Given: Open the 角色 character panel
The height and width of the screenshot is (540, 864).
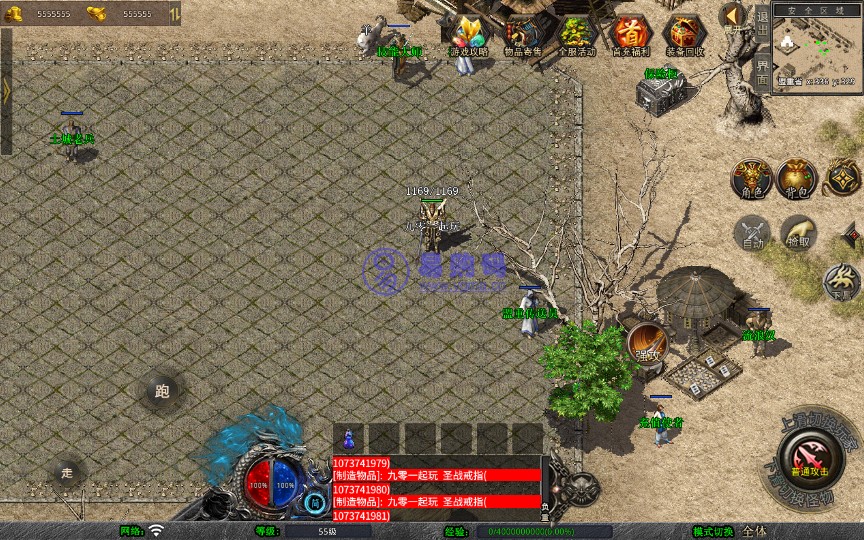Looking at the screenshot, I should [750, 178].
